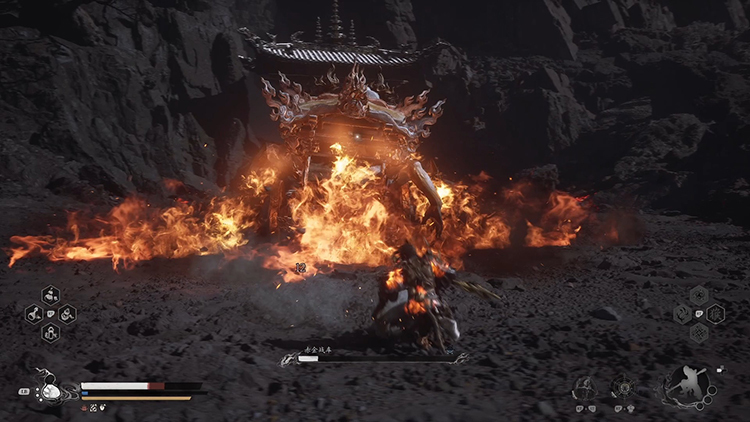Trigger the cracked round transformation icon
Screen dimensions: 750x422
585,387
